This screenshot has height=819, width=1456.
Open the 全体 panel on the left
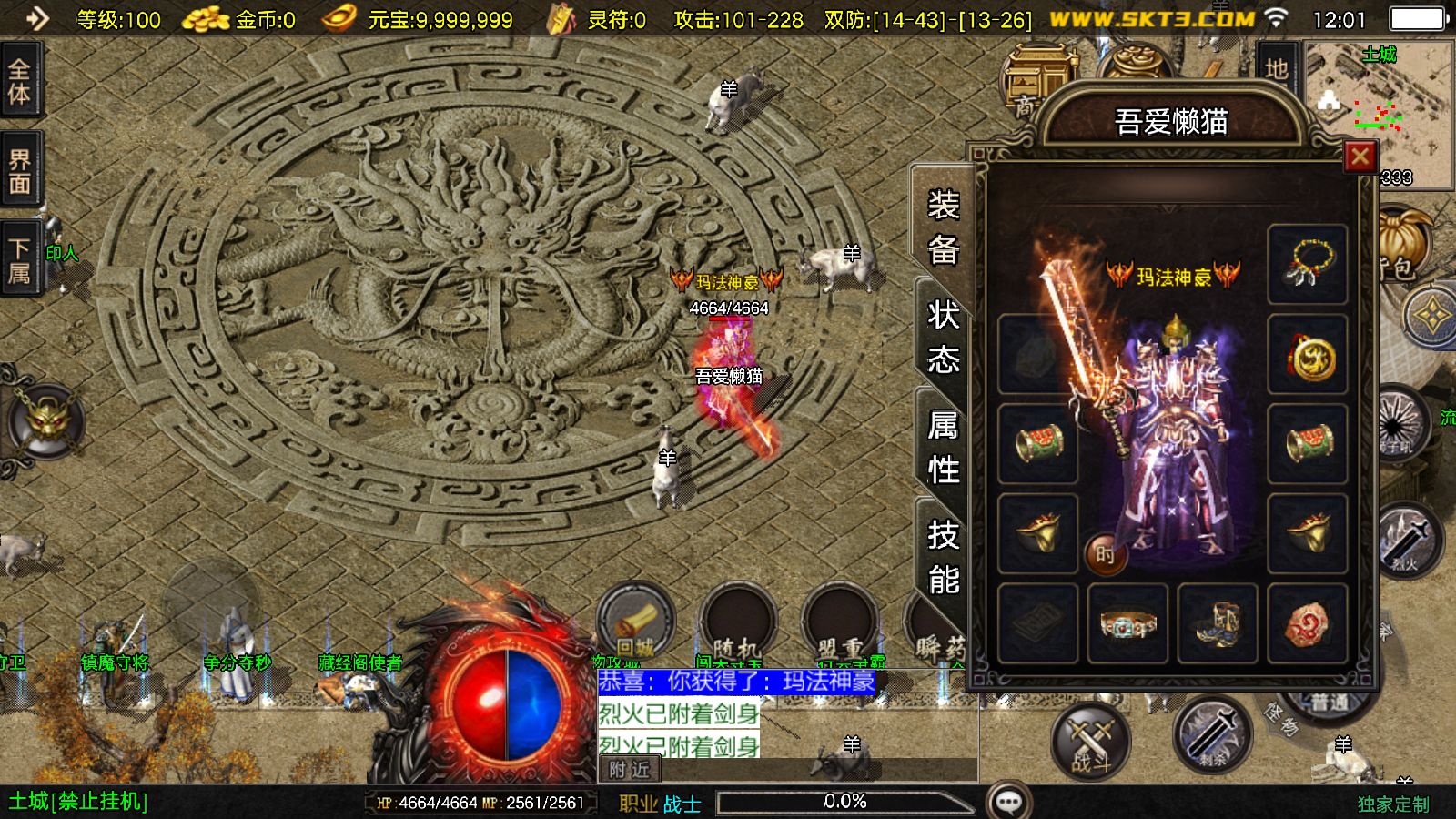[x=19, y=81]
